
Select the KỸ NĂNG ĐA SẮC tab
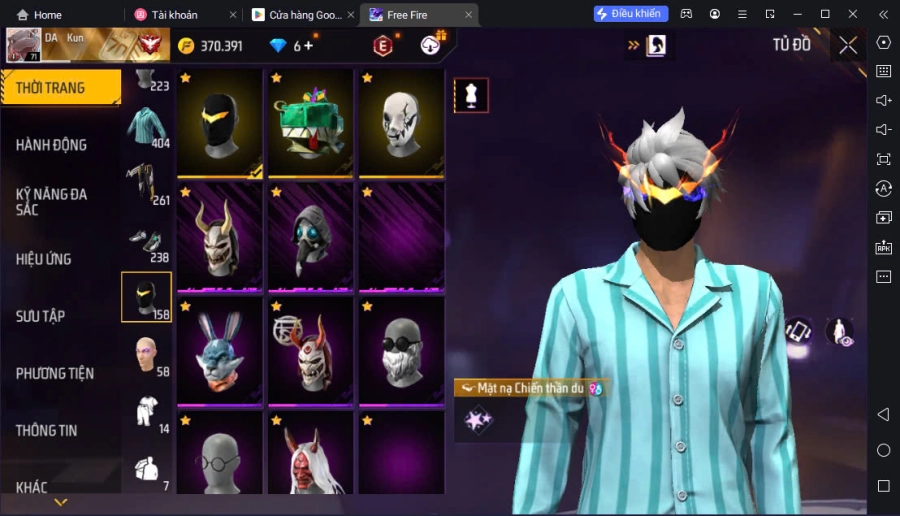[x=52, y=201]
